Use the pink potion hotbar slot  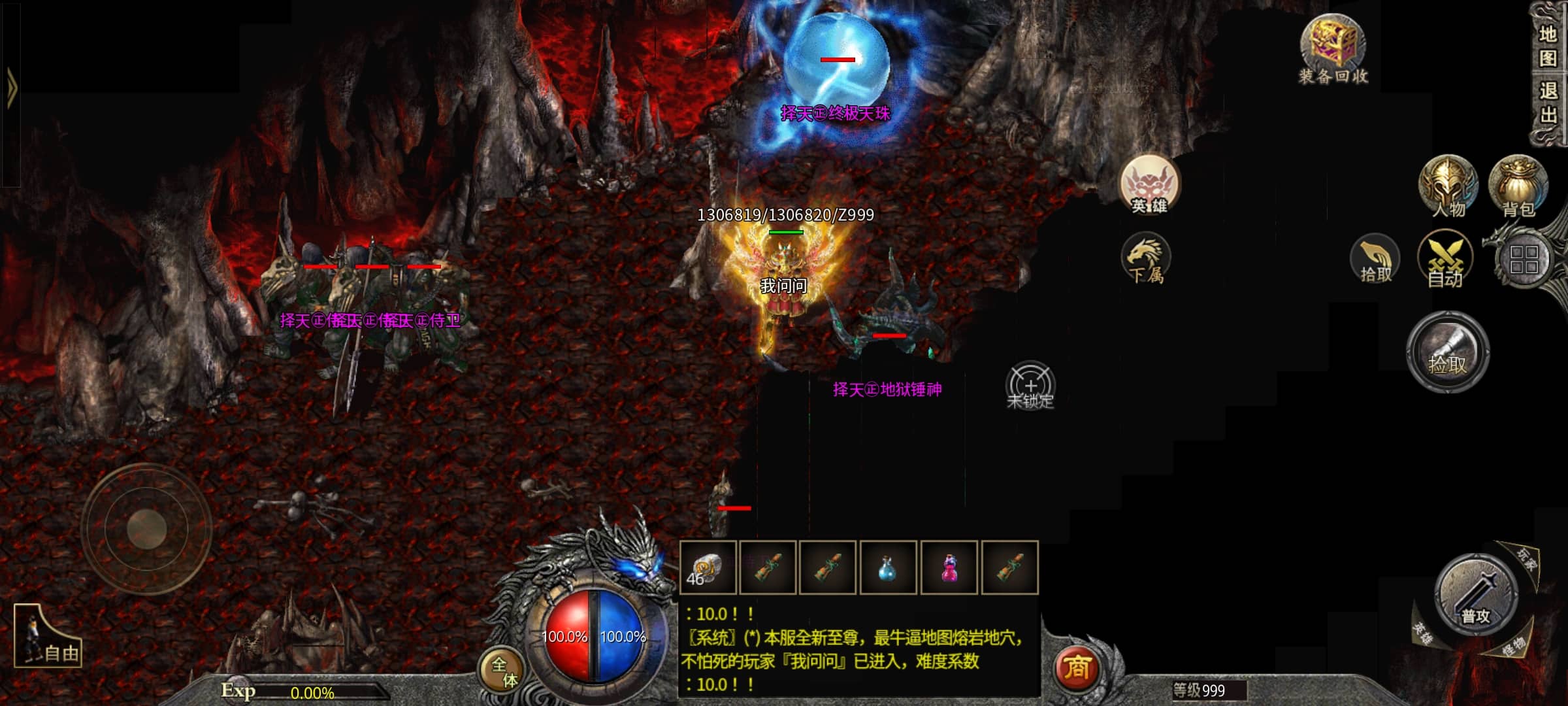(x=949, y=568)
